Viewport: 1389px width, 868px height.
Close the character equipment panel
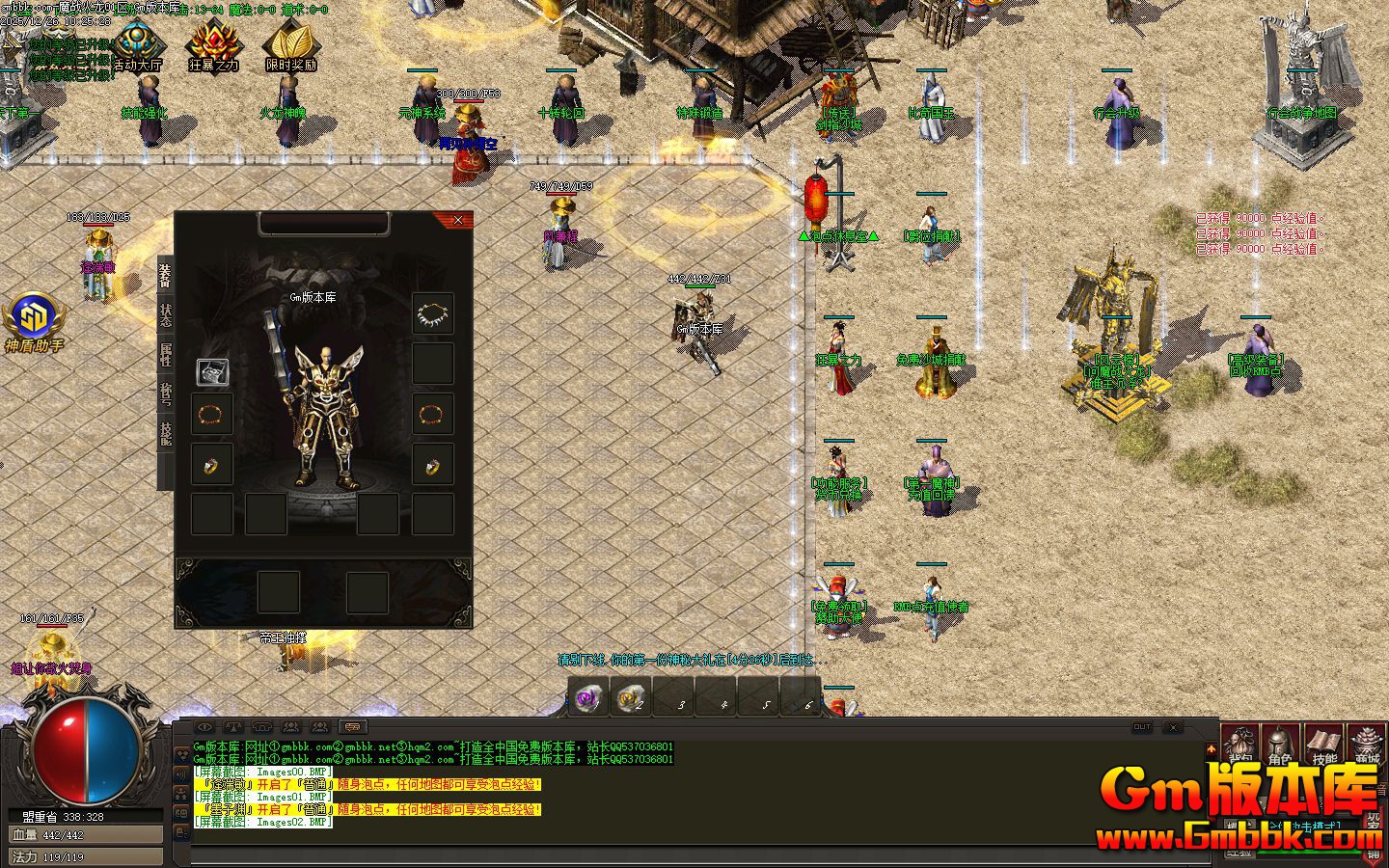pos(457,220)
